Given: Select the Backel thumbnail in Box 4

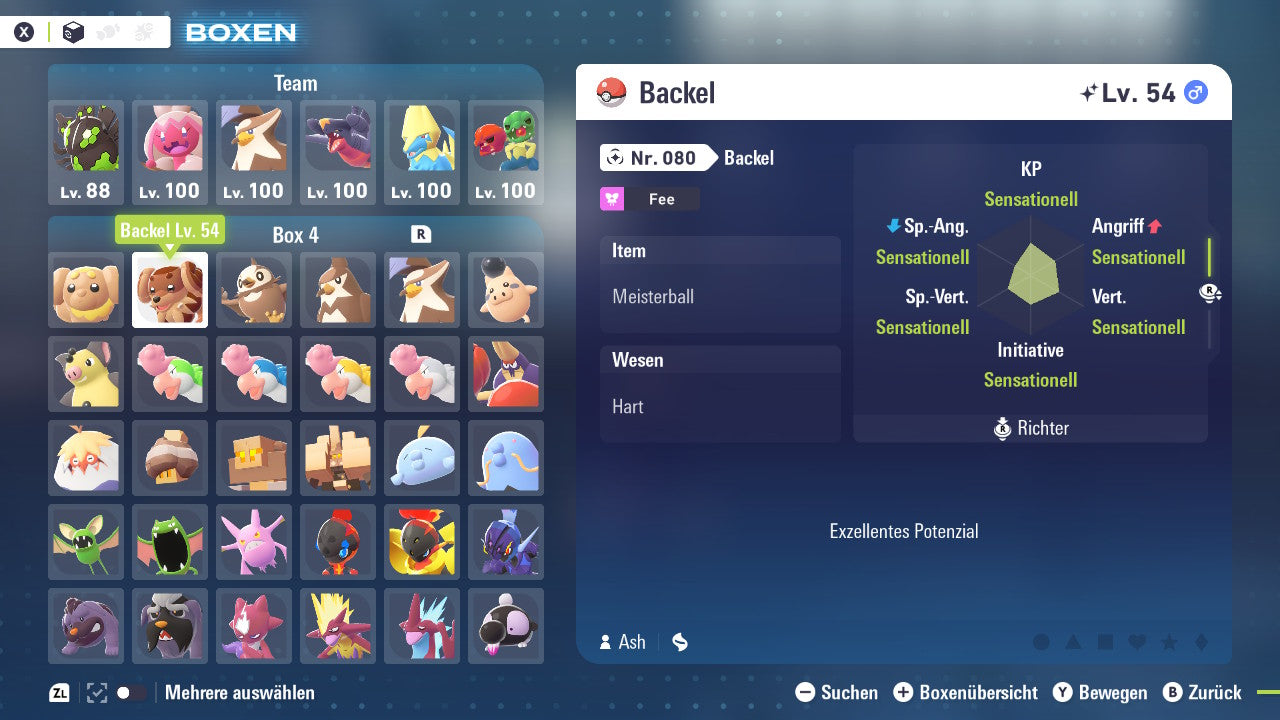Looking at the screenshot, I should point(169,291).
